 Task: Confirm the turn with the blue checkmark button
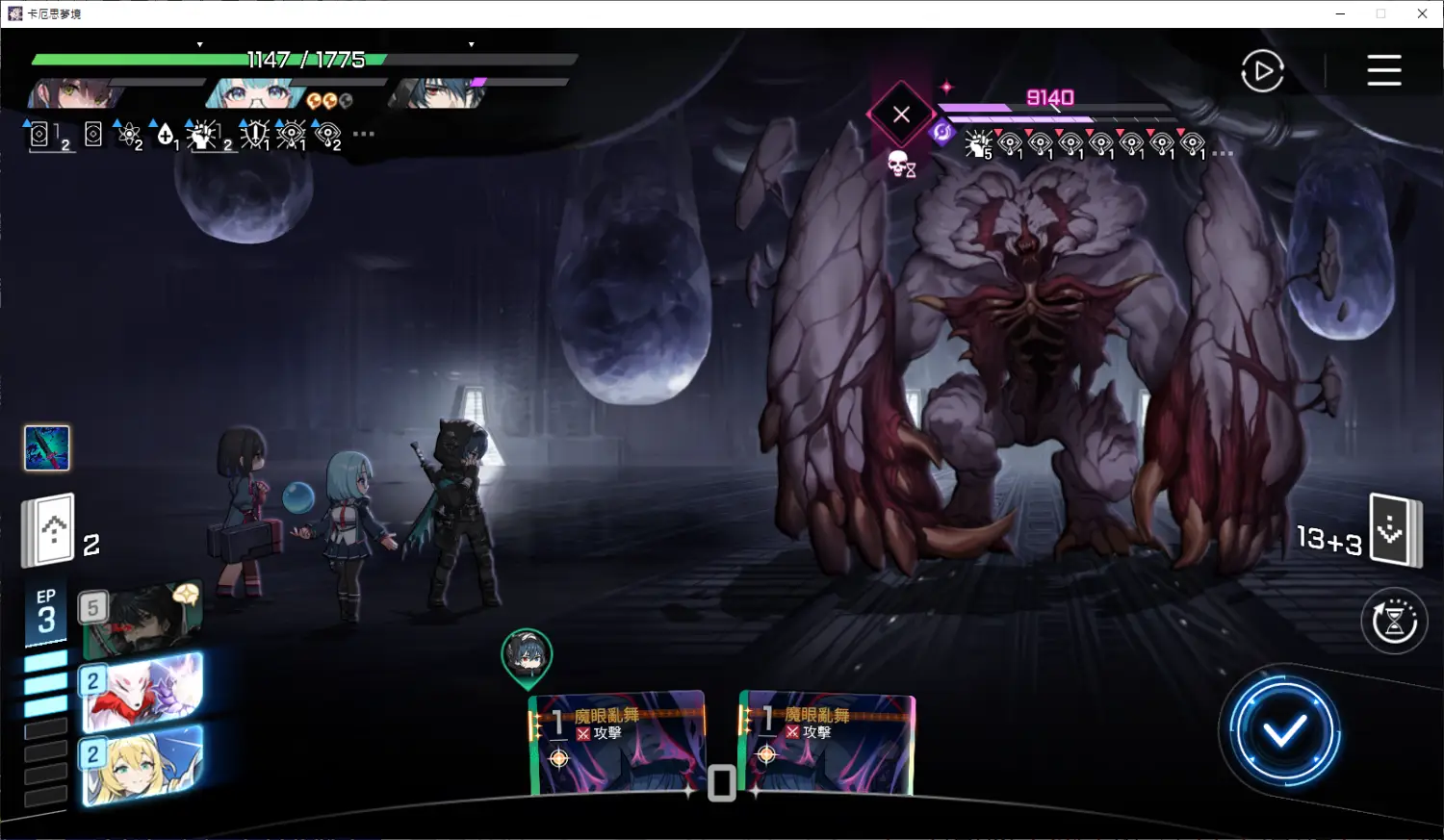point(1284,732)
